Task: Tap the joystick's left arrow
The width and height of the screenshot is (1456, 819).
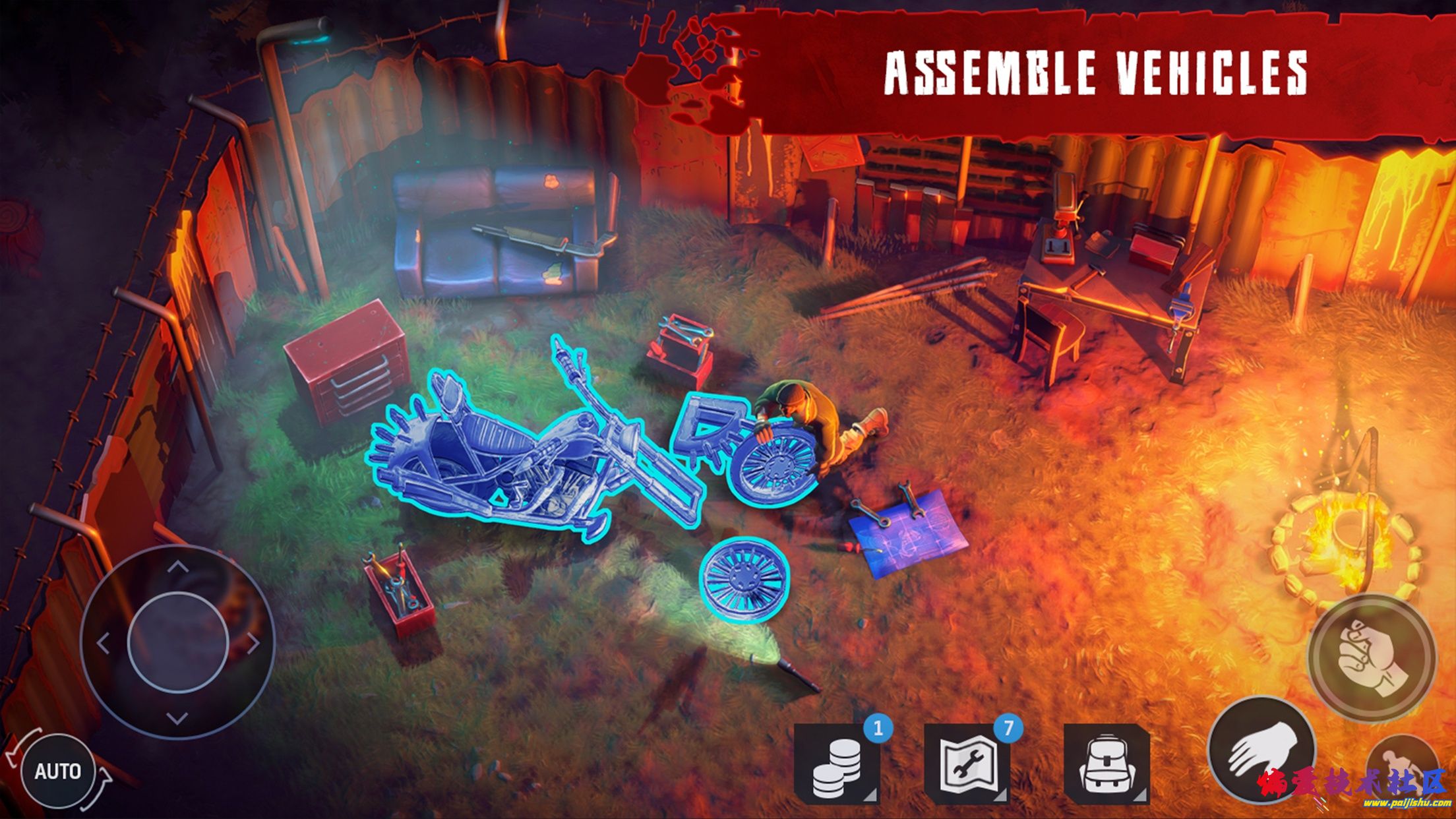Action: click(103, 643)
